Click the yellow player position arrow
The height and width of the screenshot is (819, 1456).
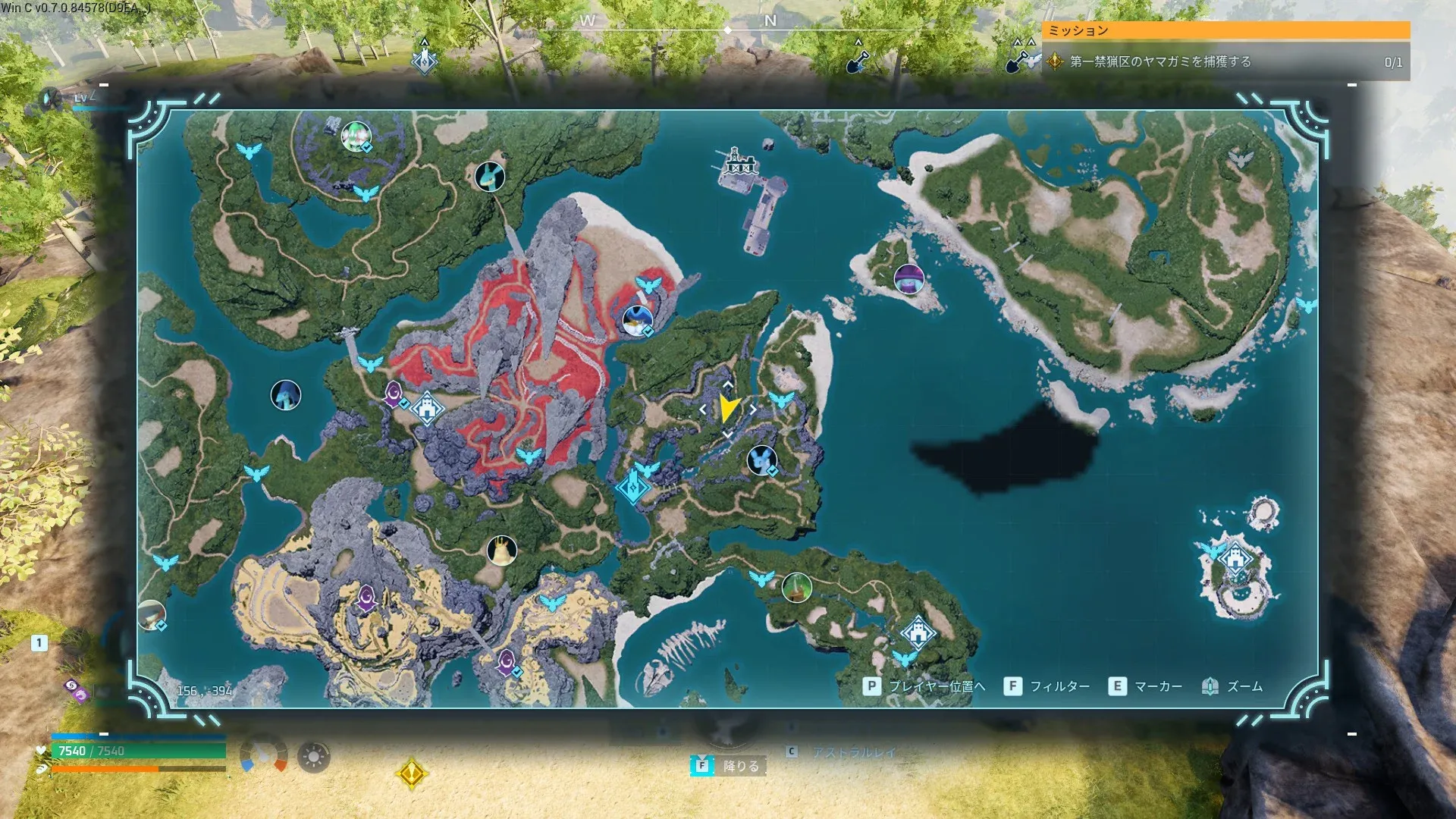tap(728, 408)
